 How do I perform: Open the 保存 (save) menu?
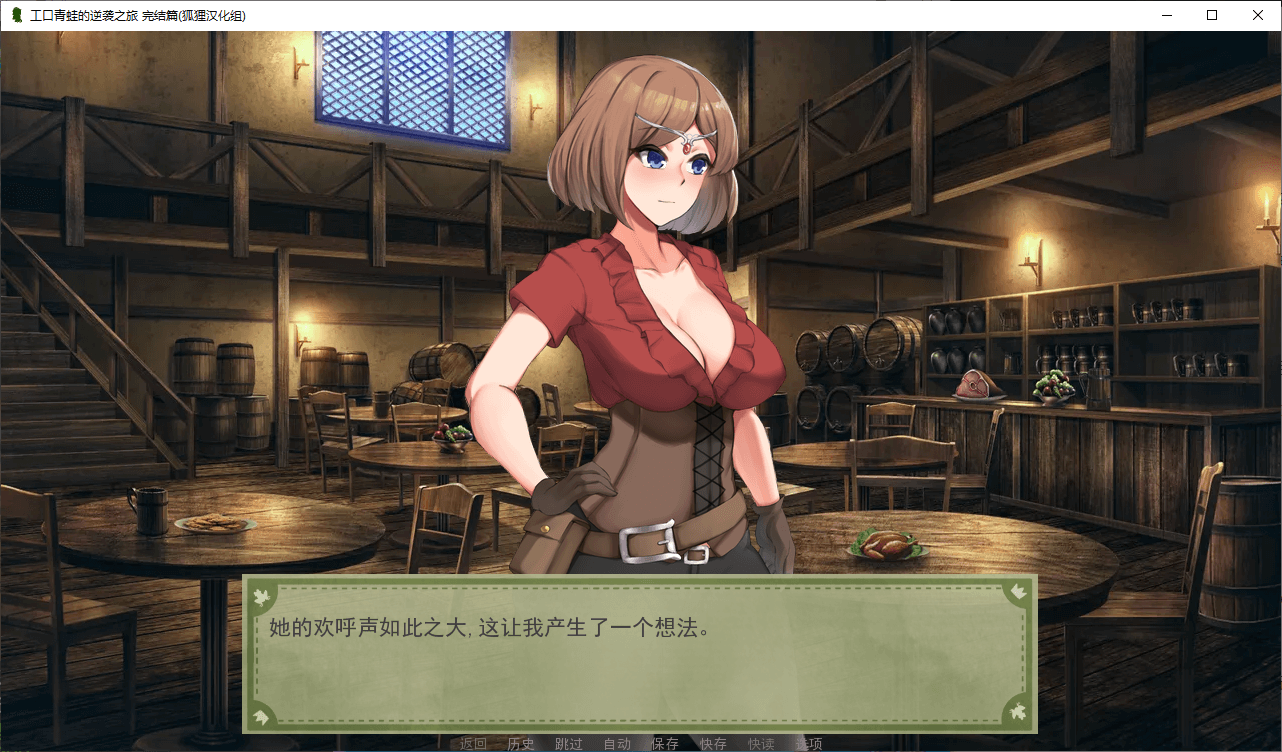pos(665,743)
